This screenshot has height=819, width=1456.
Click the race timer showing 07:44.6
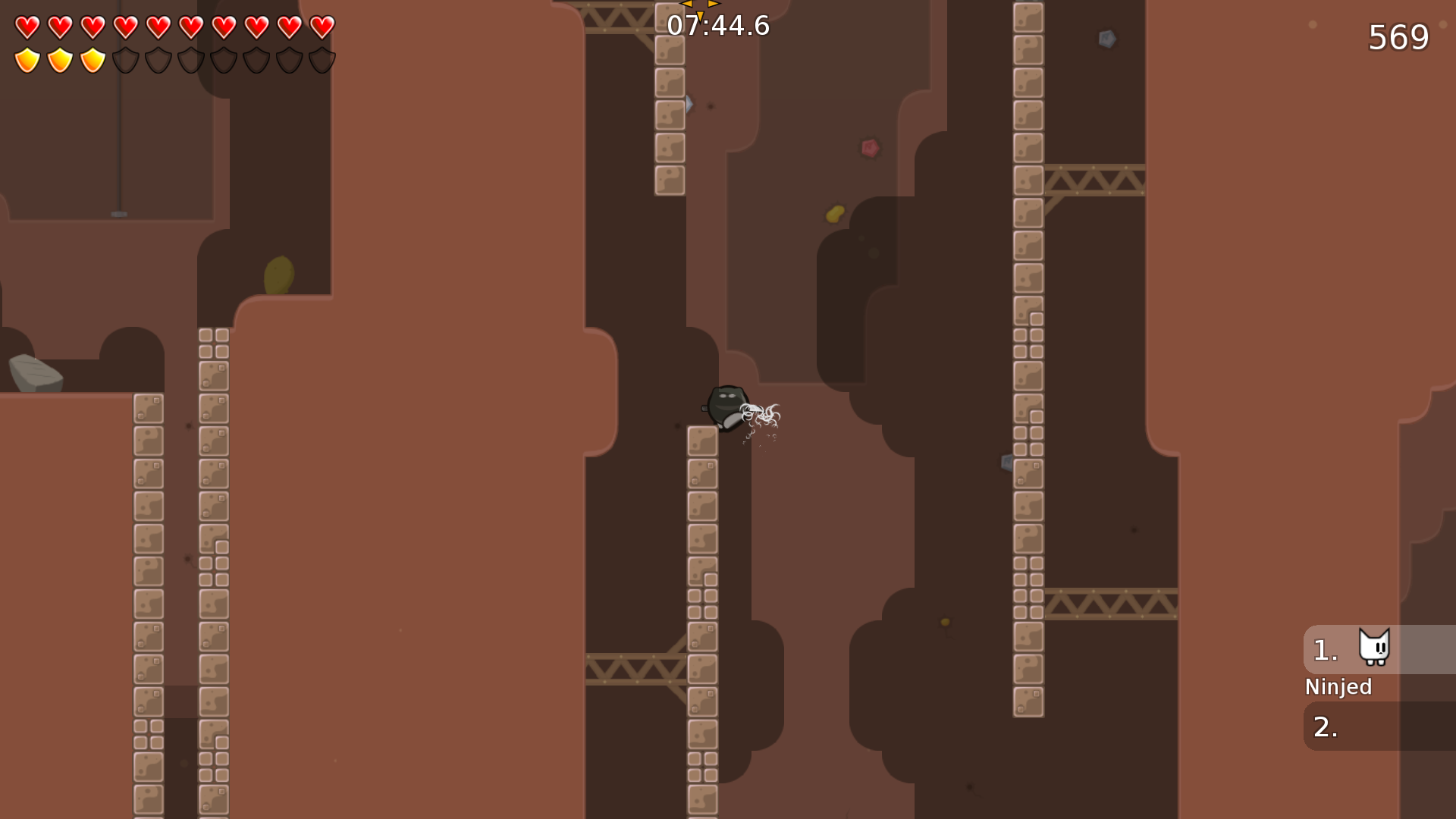pyautogui.click(x=717, y=25)
